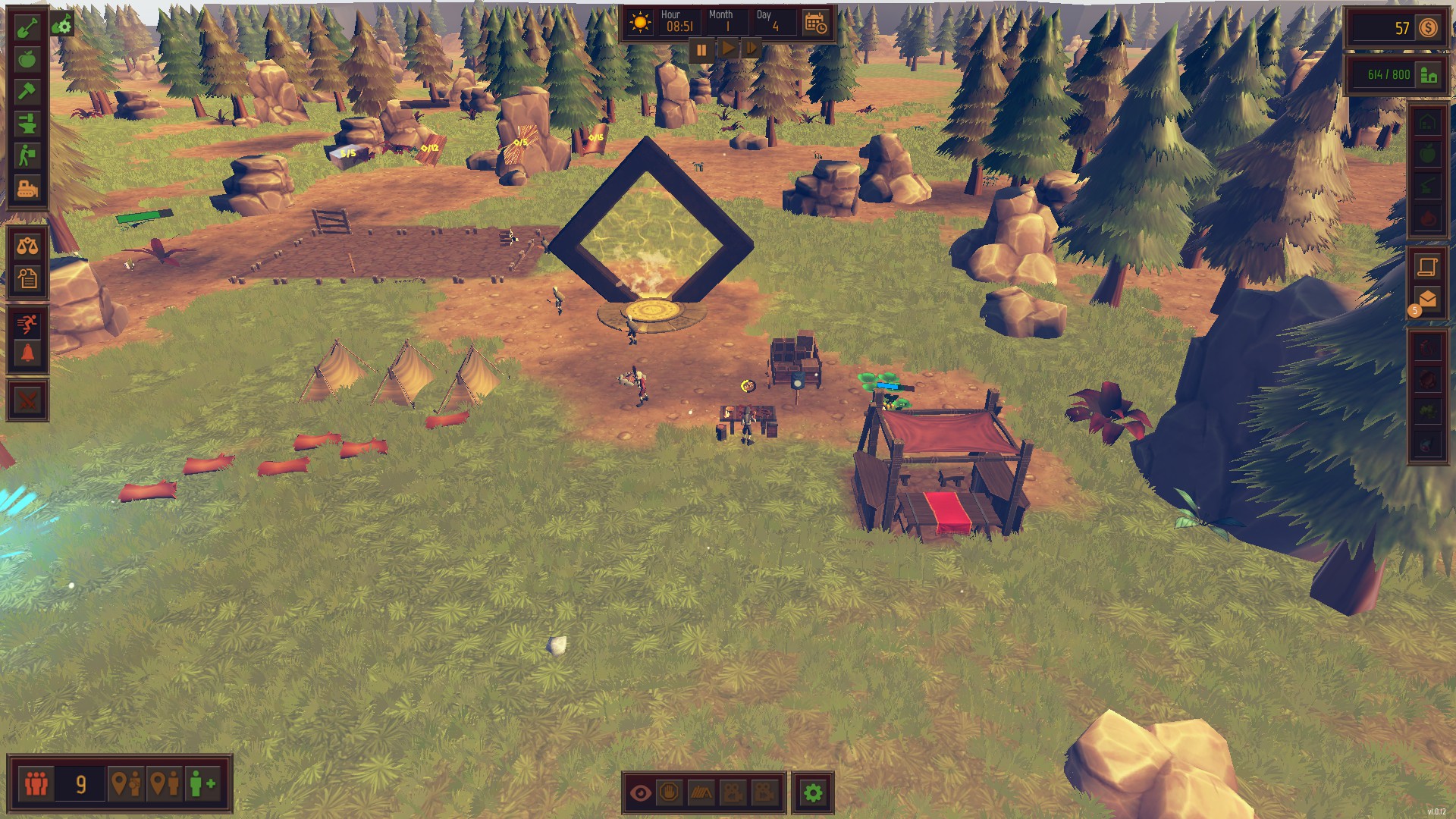
Task: Click the running person alert button
Action: point(27,324)
